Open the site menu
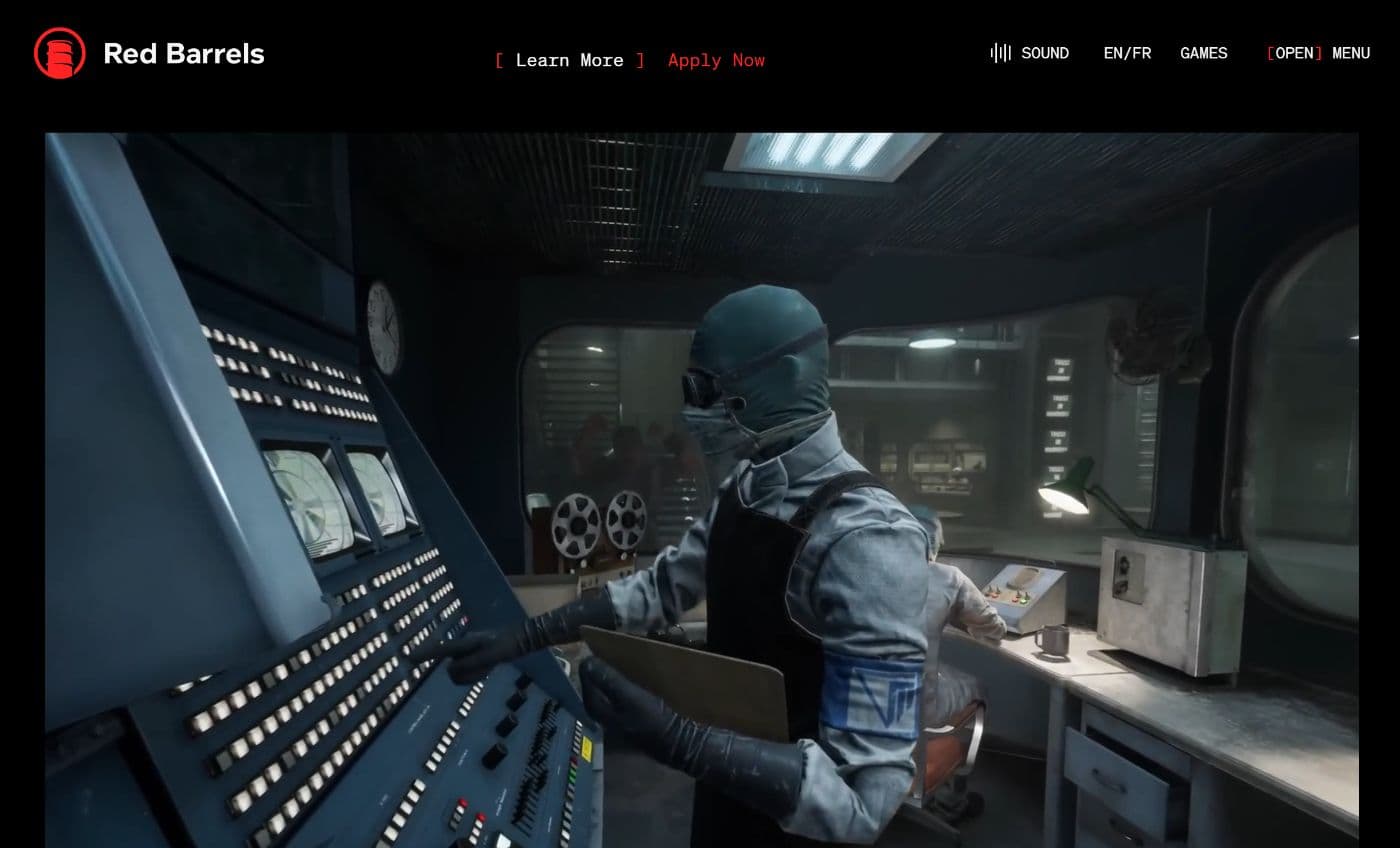This screenshot has width=1400, height=848. click(1318, 53)
